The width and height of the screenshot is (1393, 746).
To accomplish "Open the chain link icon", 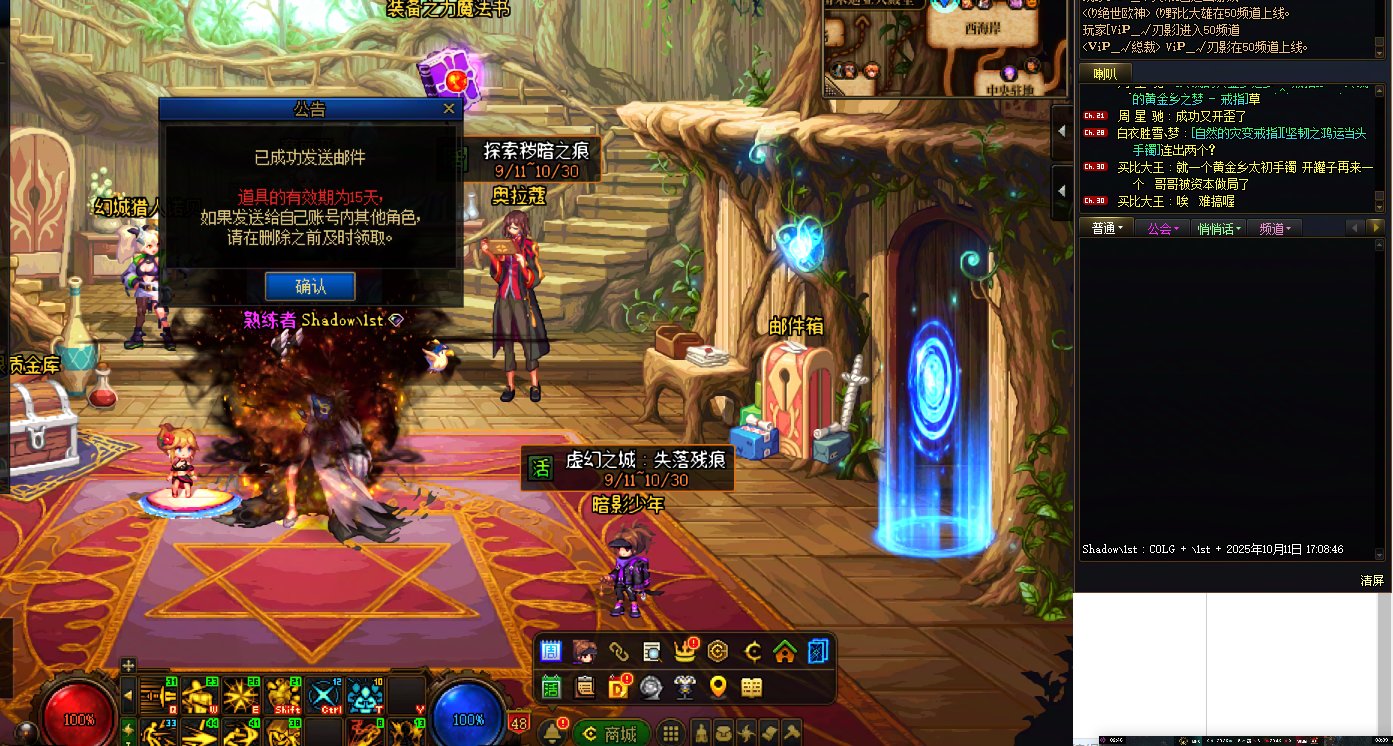I will coord(618,652).
